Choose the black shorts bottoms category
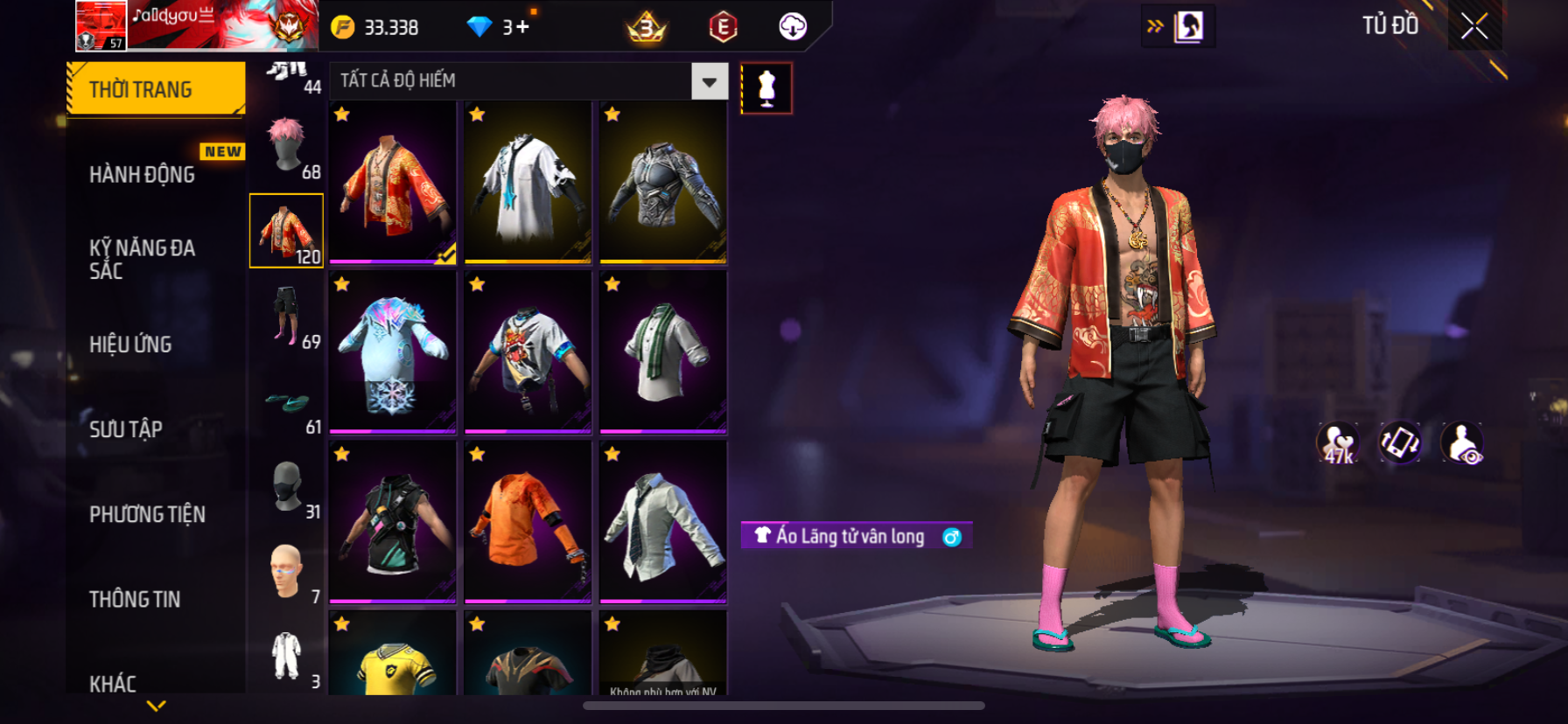1568x724 pixels. click(x=286, y=316)
